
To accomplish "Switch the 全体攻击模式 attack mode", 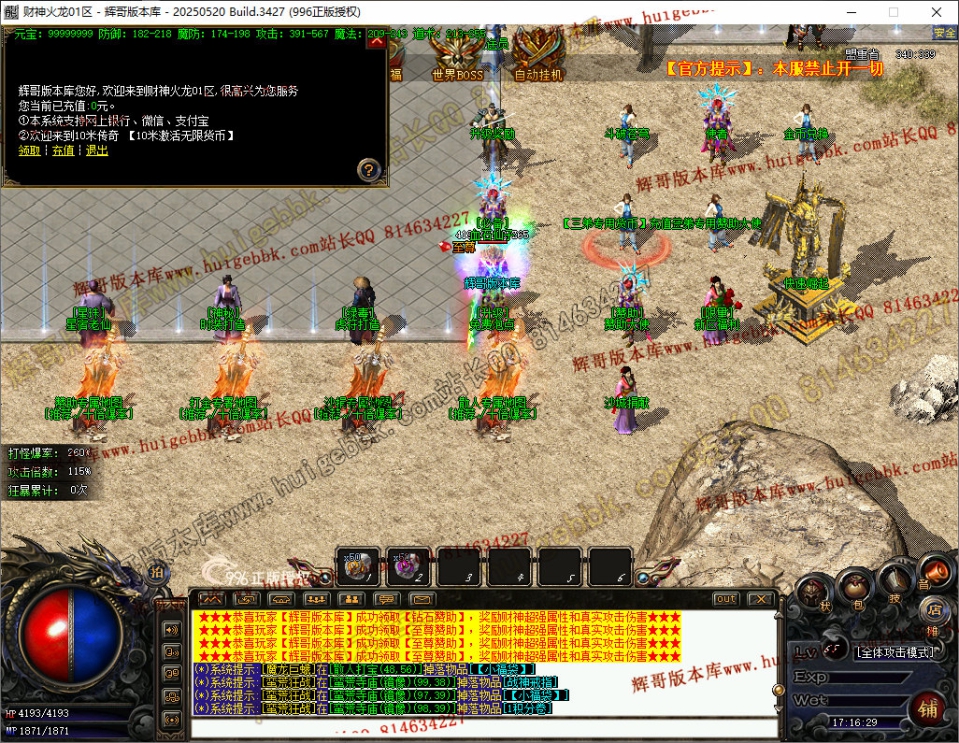I will [895, 652].
